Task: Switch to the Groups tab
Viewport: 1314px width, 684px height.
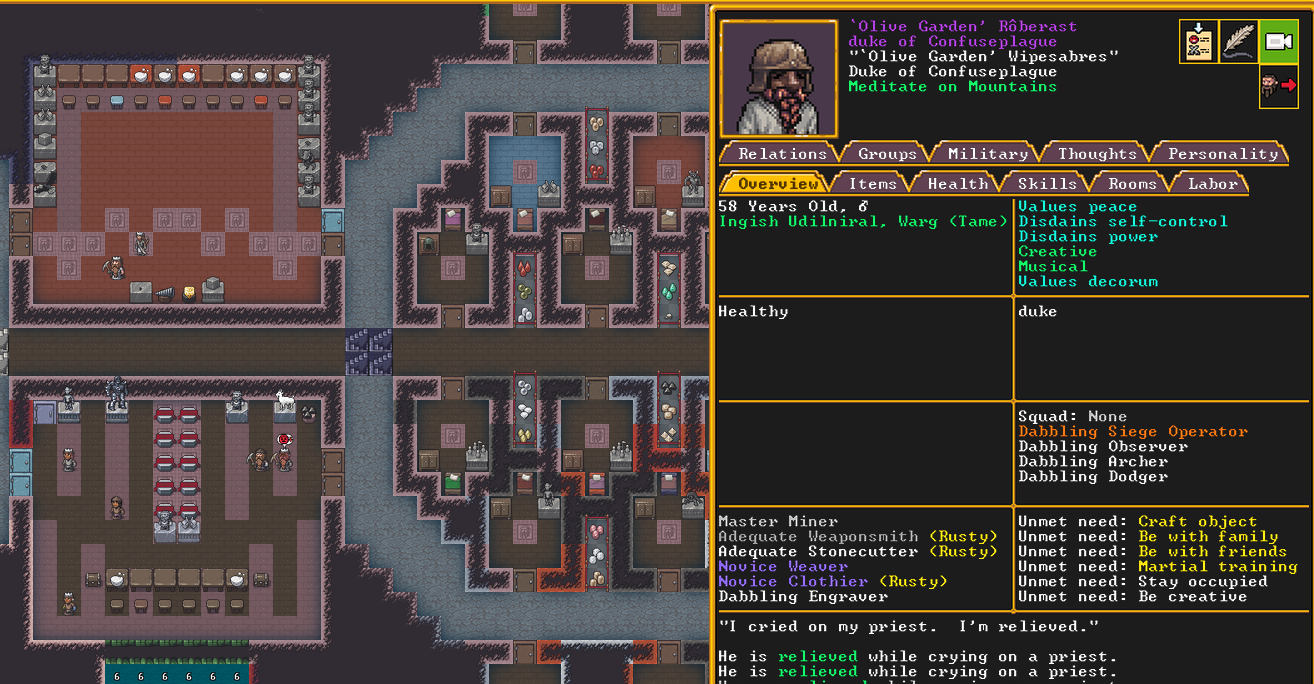Action: [x=886, y=153]
